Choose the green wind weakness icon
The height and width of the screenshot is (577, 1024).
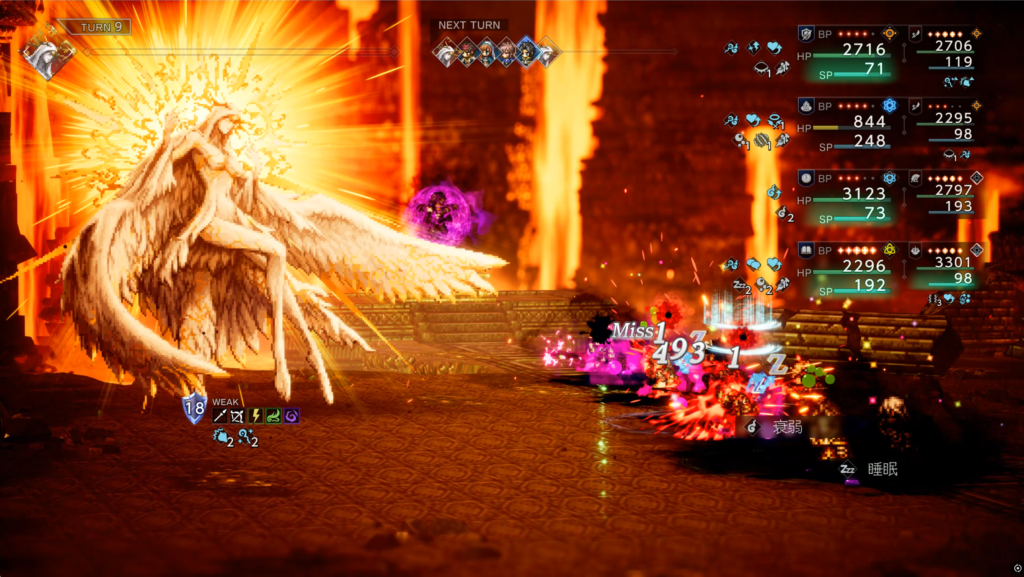(x=273, y=416)
